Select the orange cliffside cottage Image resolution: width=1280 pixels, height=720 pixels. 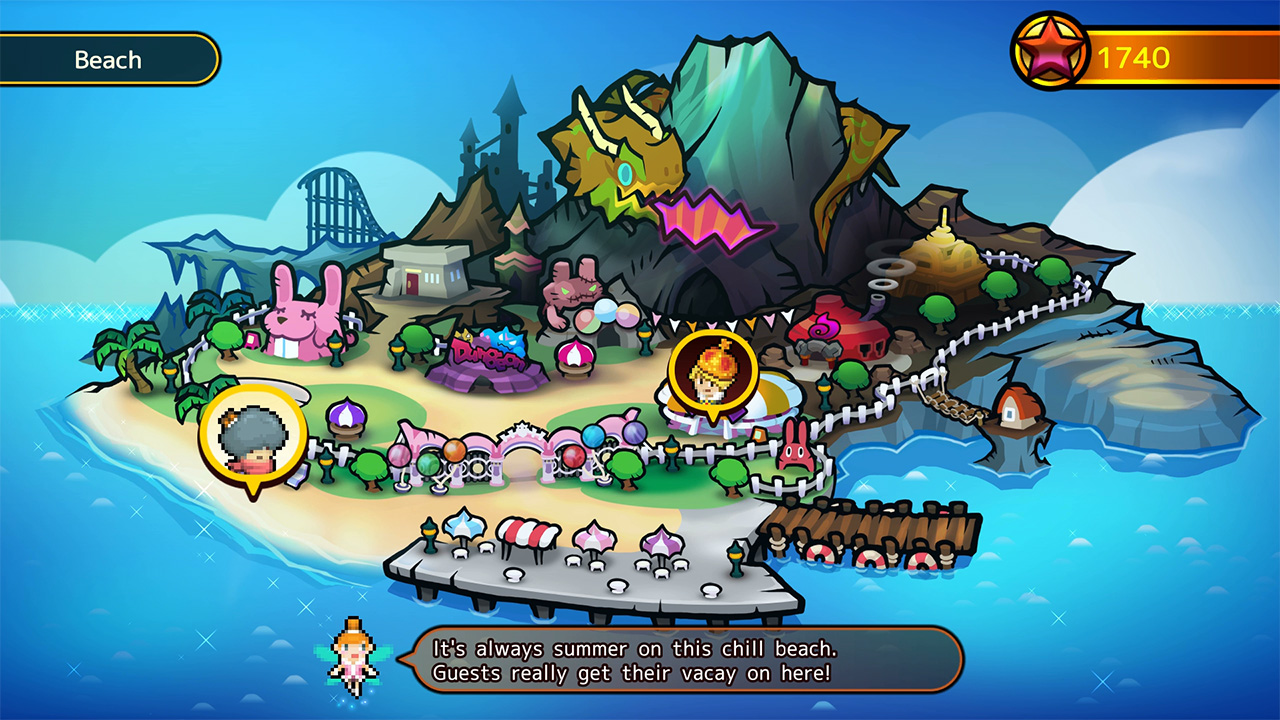tap(1020, 410)
